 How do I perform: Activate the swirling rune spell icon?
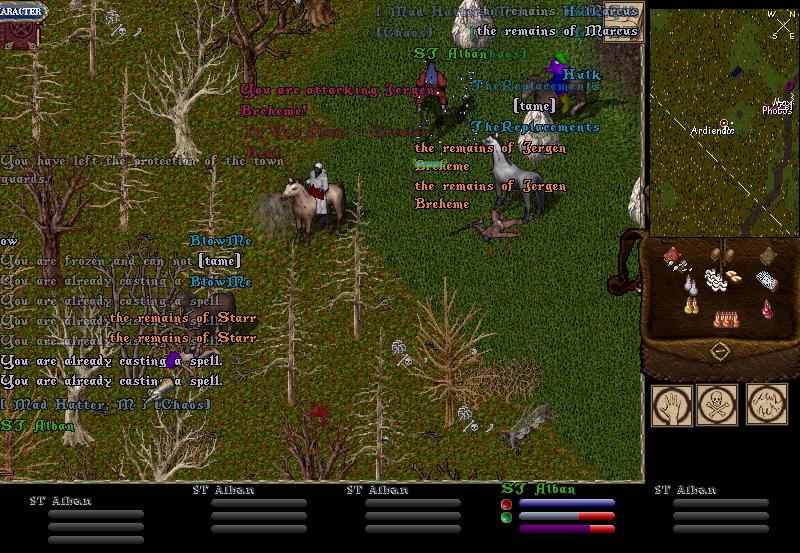click(764, 405)
